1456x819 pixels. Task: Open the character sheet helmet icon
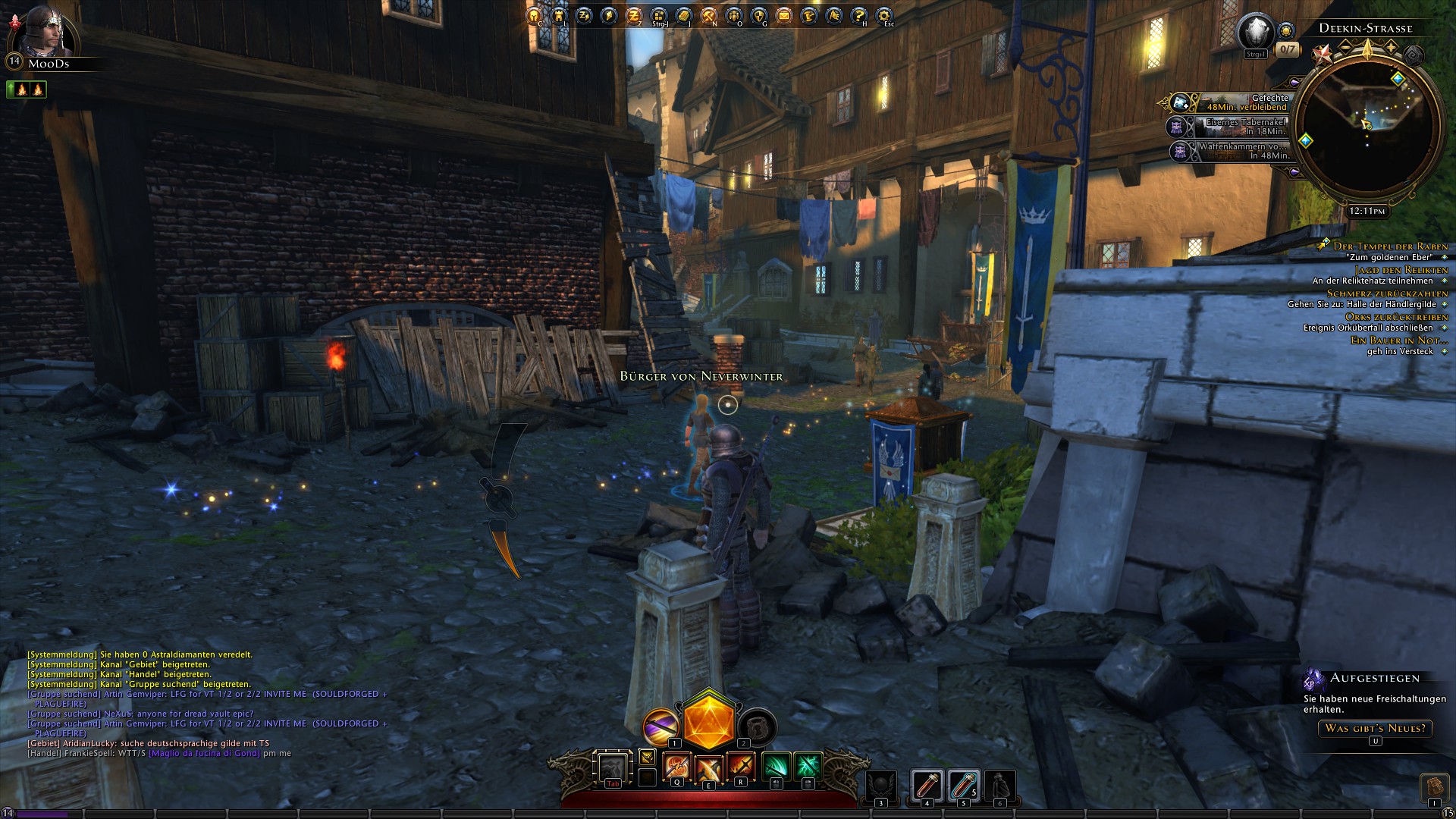(x=534, y=15)
